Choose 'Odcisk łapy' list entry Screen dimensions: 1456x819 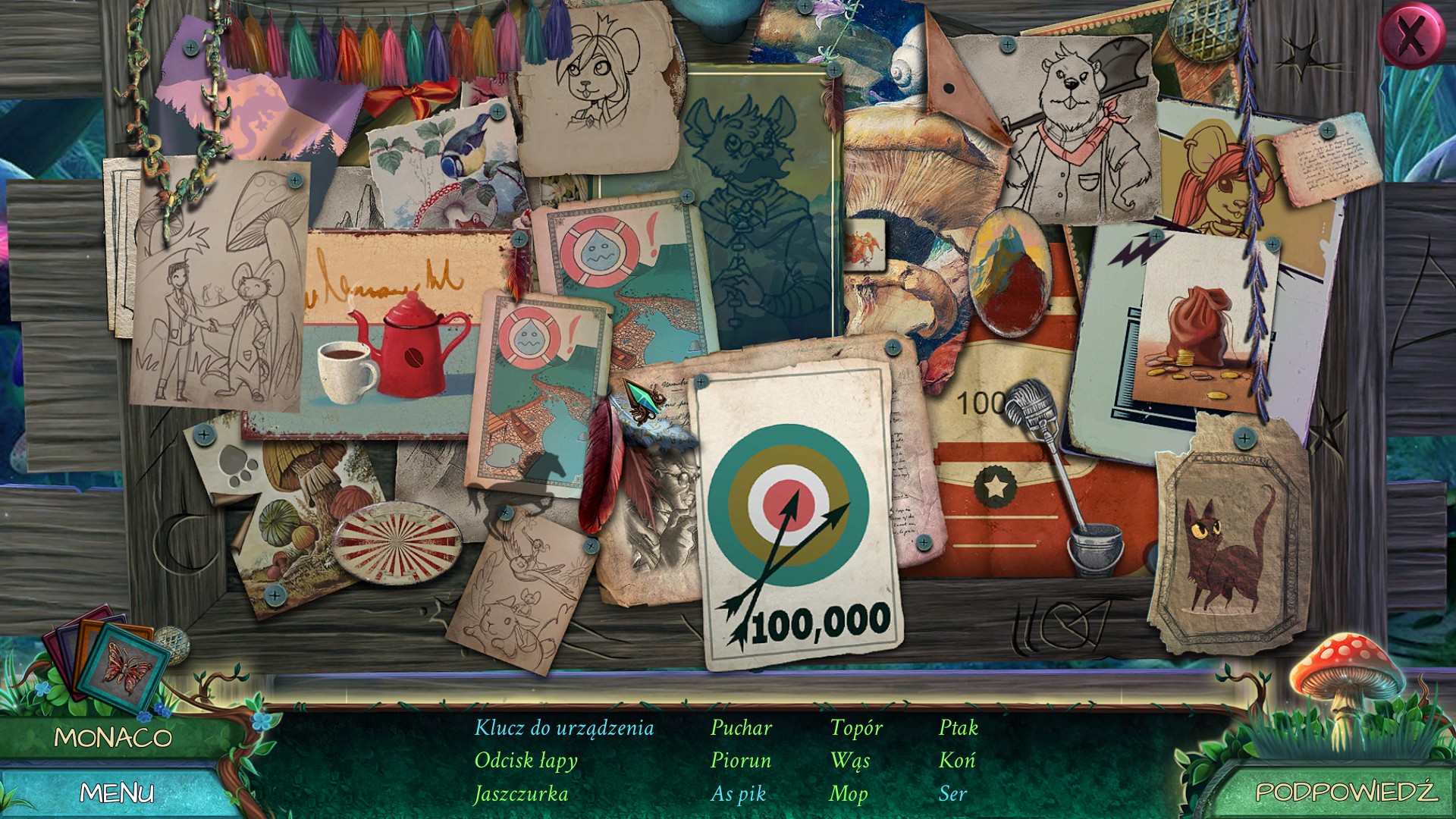click(526, 761)
